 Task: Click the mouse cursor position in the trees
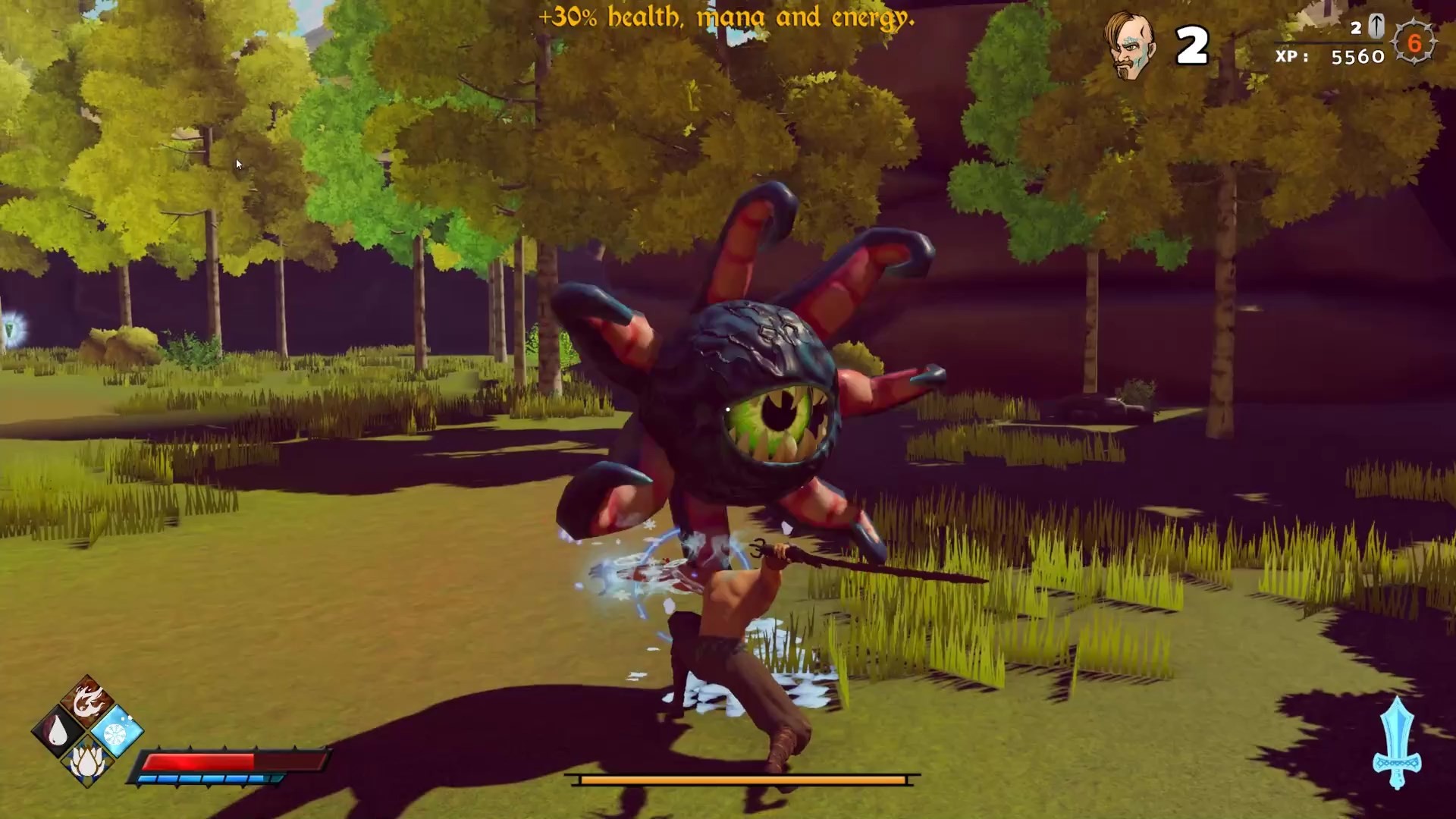point(237,163)
